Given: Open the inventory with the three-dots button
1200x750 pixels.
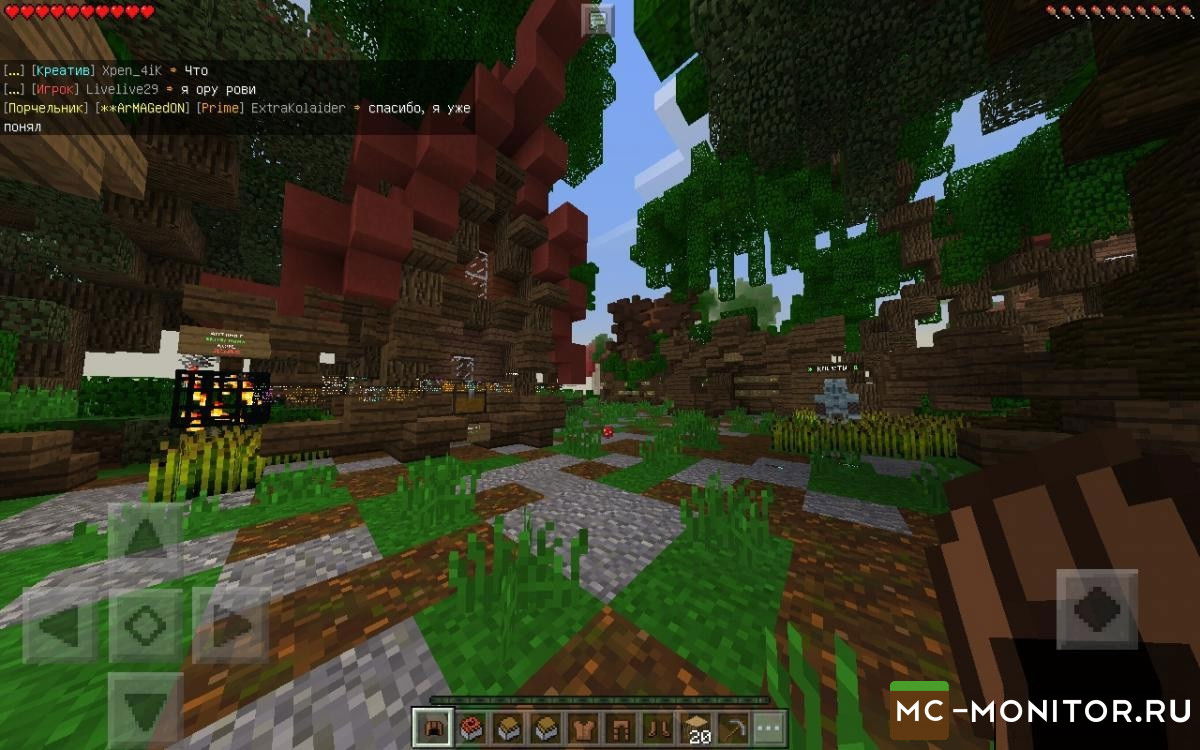Looking at the screenshot, I should click(768, 728).
